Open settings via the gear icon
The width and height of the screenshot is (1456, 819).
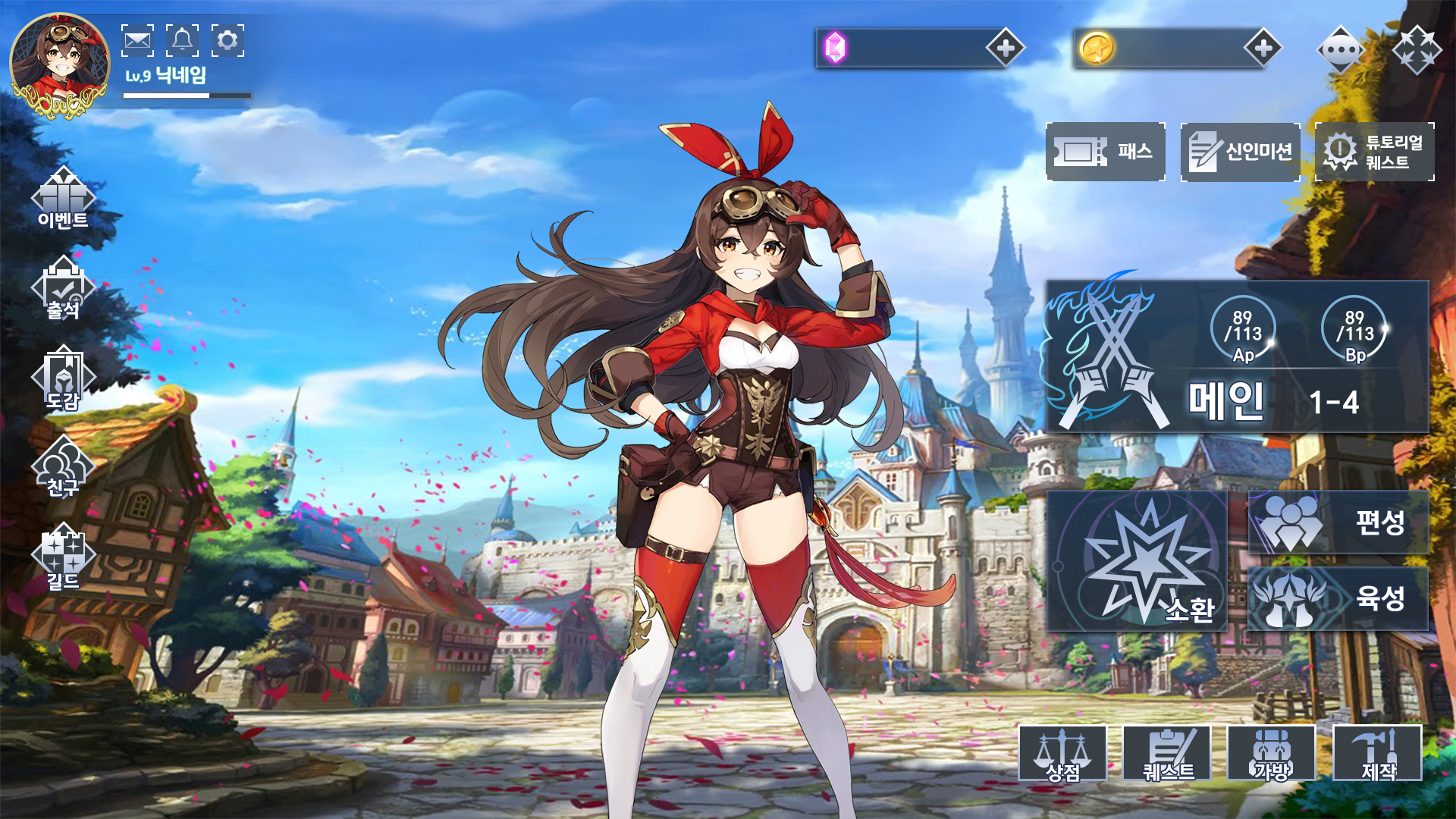(227, 40)
